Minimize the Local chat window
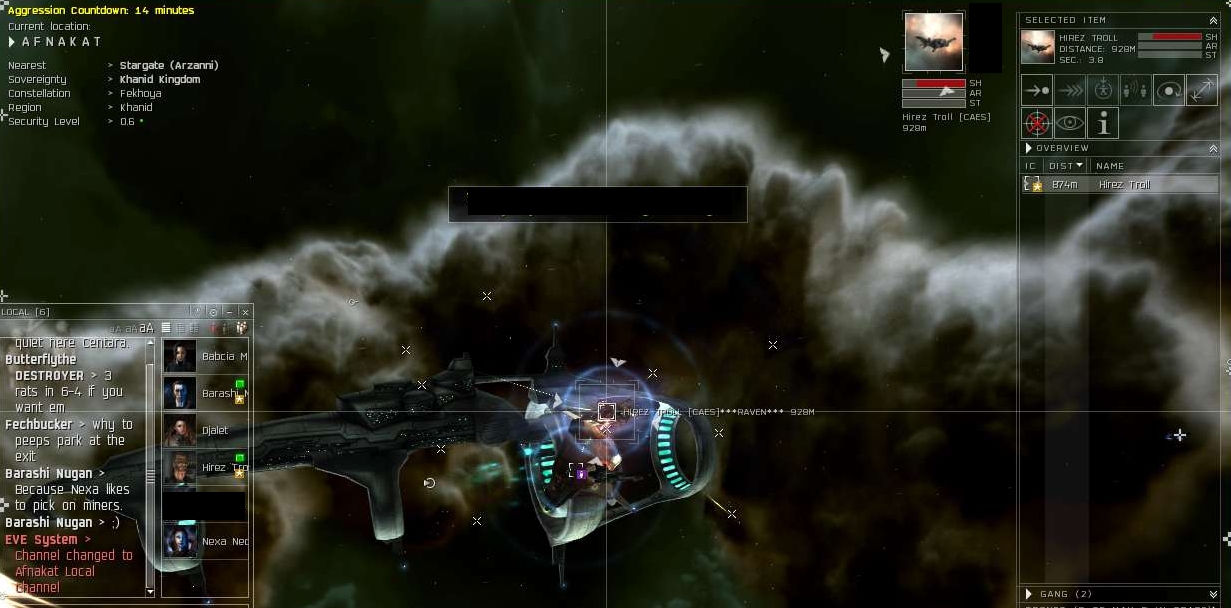 229,312
